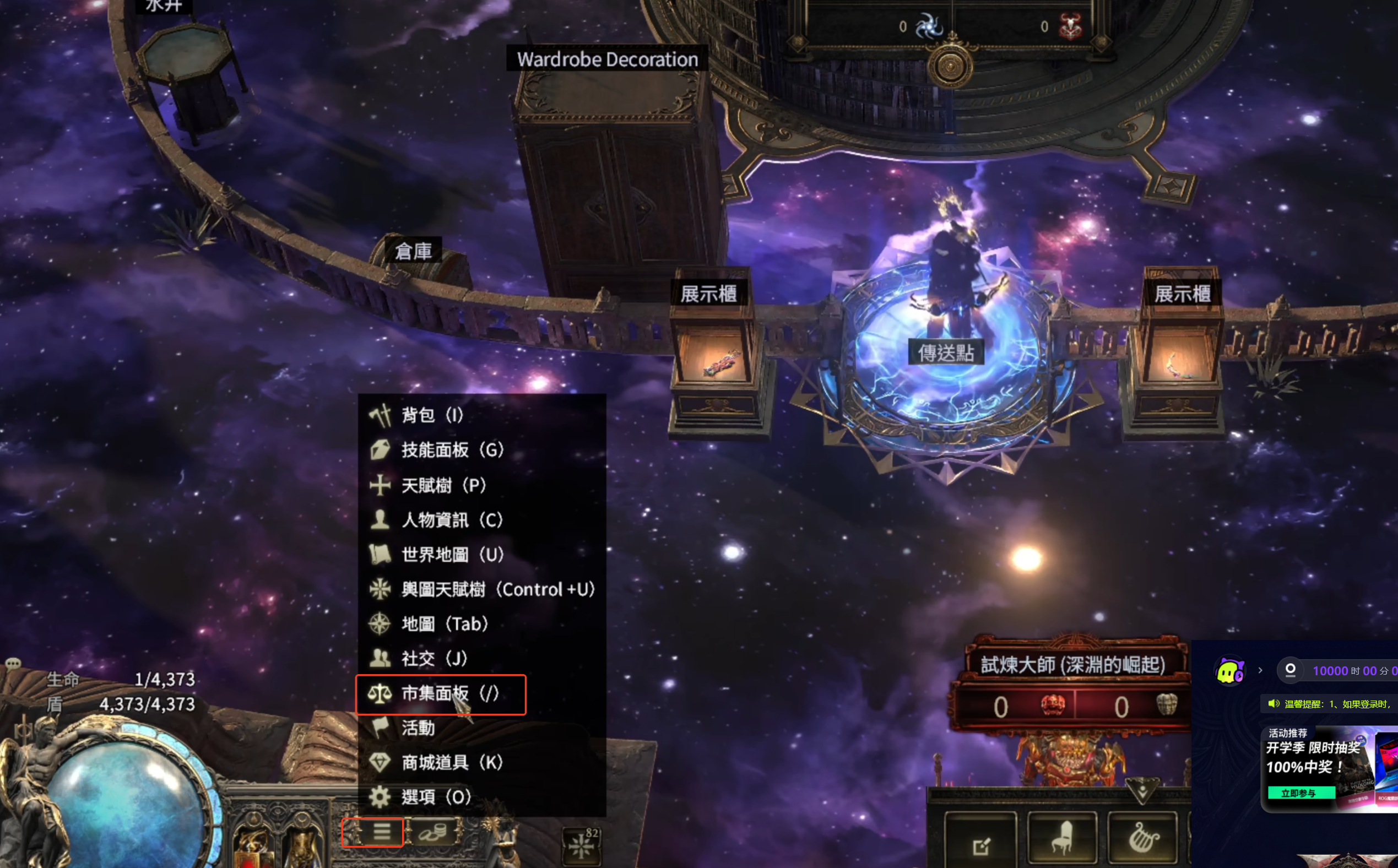The height and width of the screenshot is (868, 1398).
Task: Open the 社交 social entry
Action: [x=434, y=659]
